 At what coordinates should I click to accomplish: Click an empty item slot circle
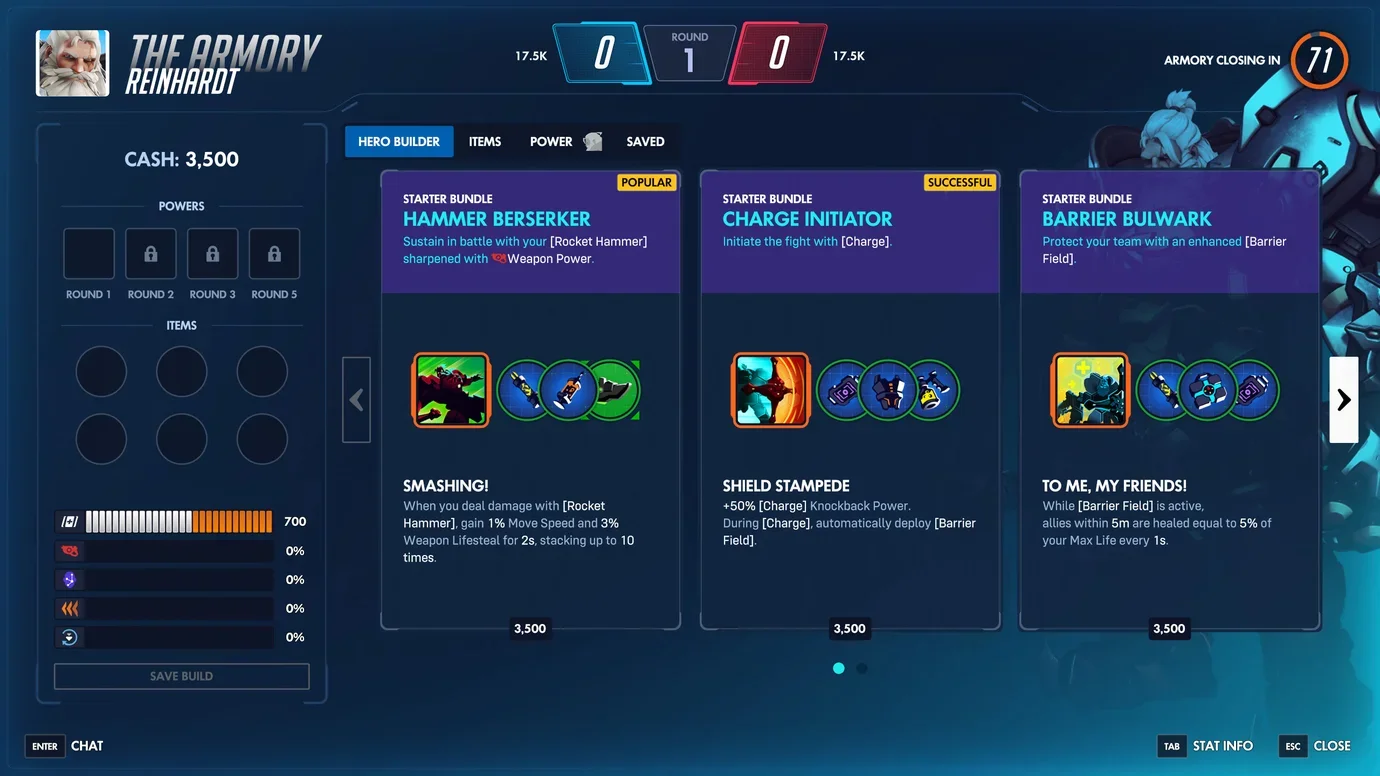click(101, 371)
